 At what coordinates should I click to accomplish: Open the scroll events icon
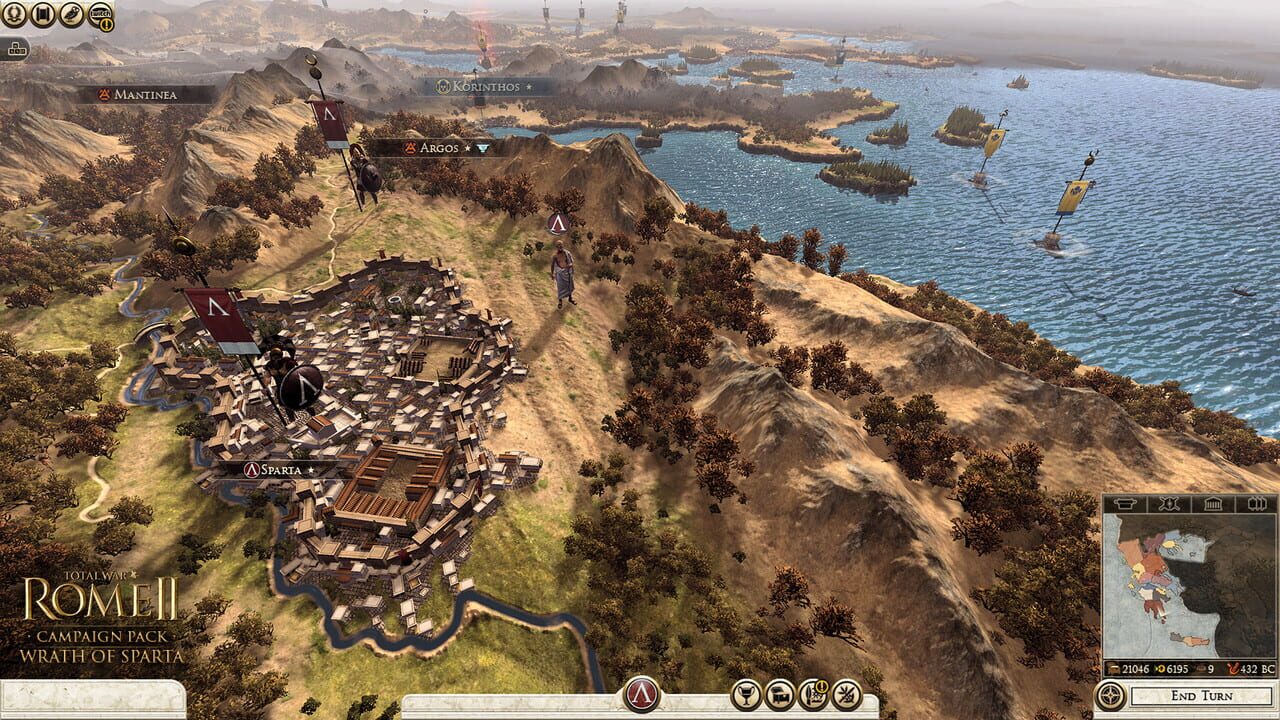tap(42, 13)
